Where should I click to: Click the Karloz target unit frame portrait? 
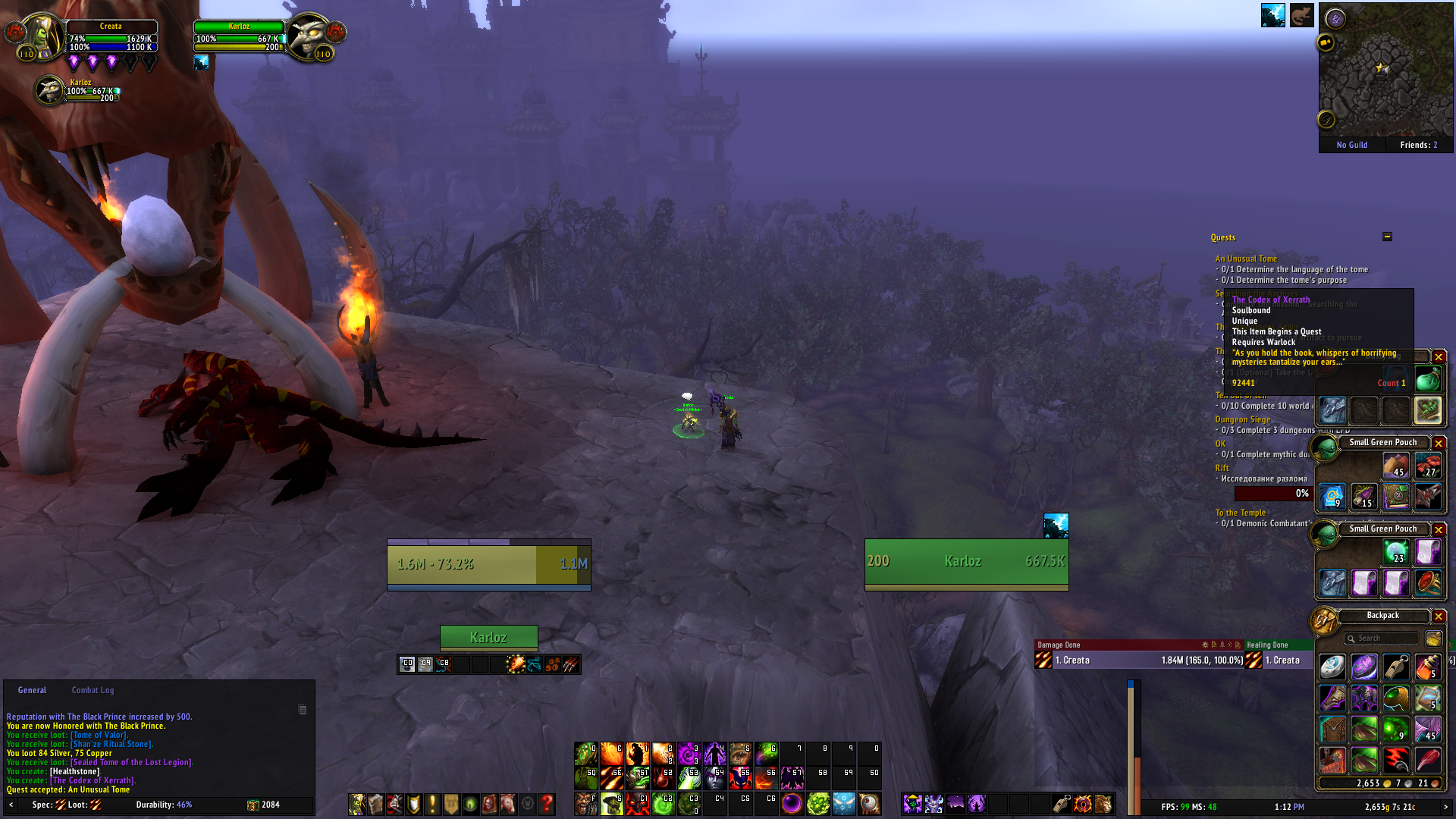click(309, 36)
